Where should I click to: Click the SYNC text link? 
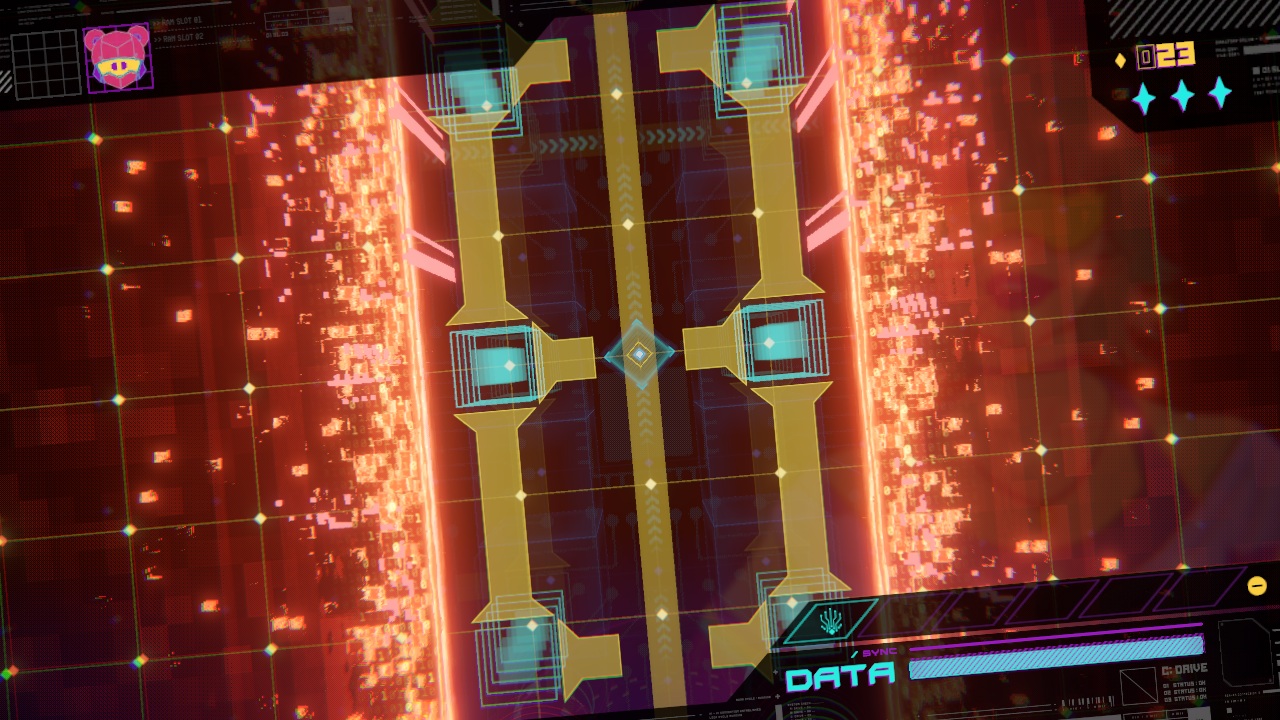880,650
